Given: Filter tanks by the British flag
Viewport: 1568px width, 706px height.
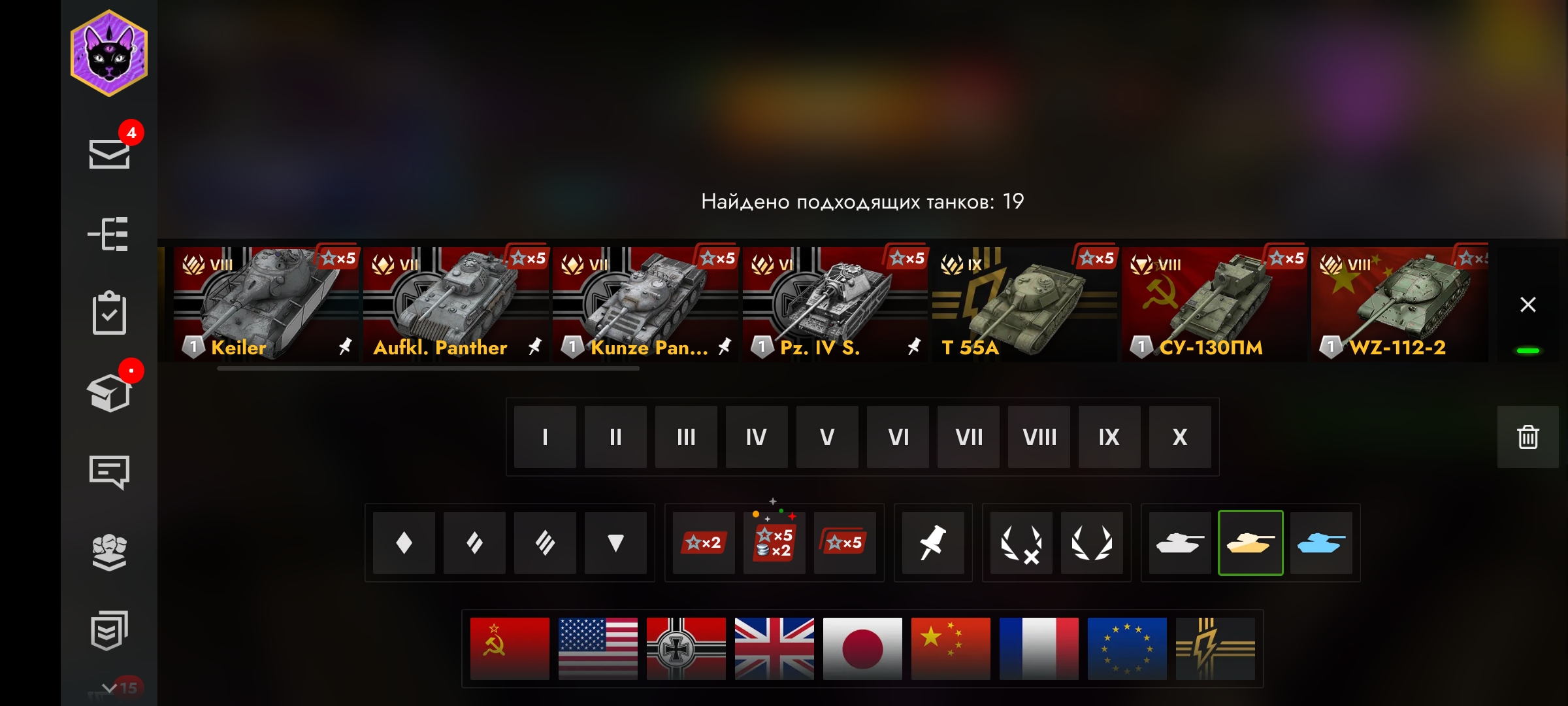Looking at the screenshot, I should pyautogui.click(x=774, y=648).
